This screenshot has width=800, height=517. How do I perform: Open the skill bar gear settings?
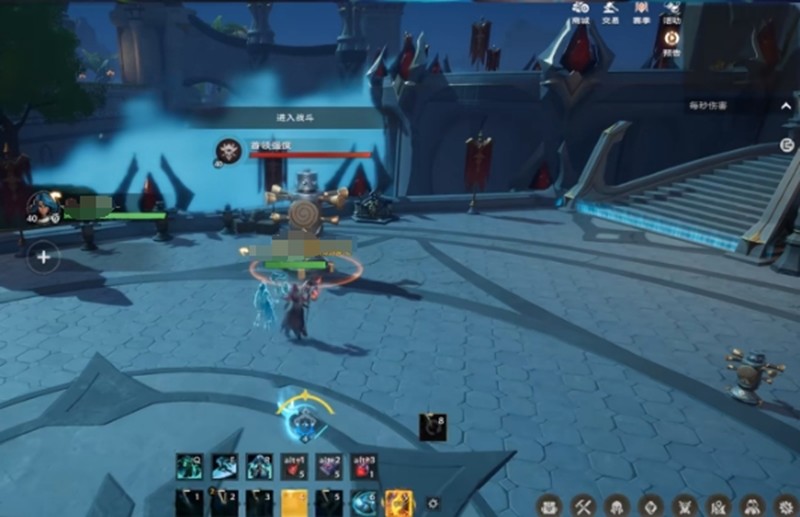point(432,504)
